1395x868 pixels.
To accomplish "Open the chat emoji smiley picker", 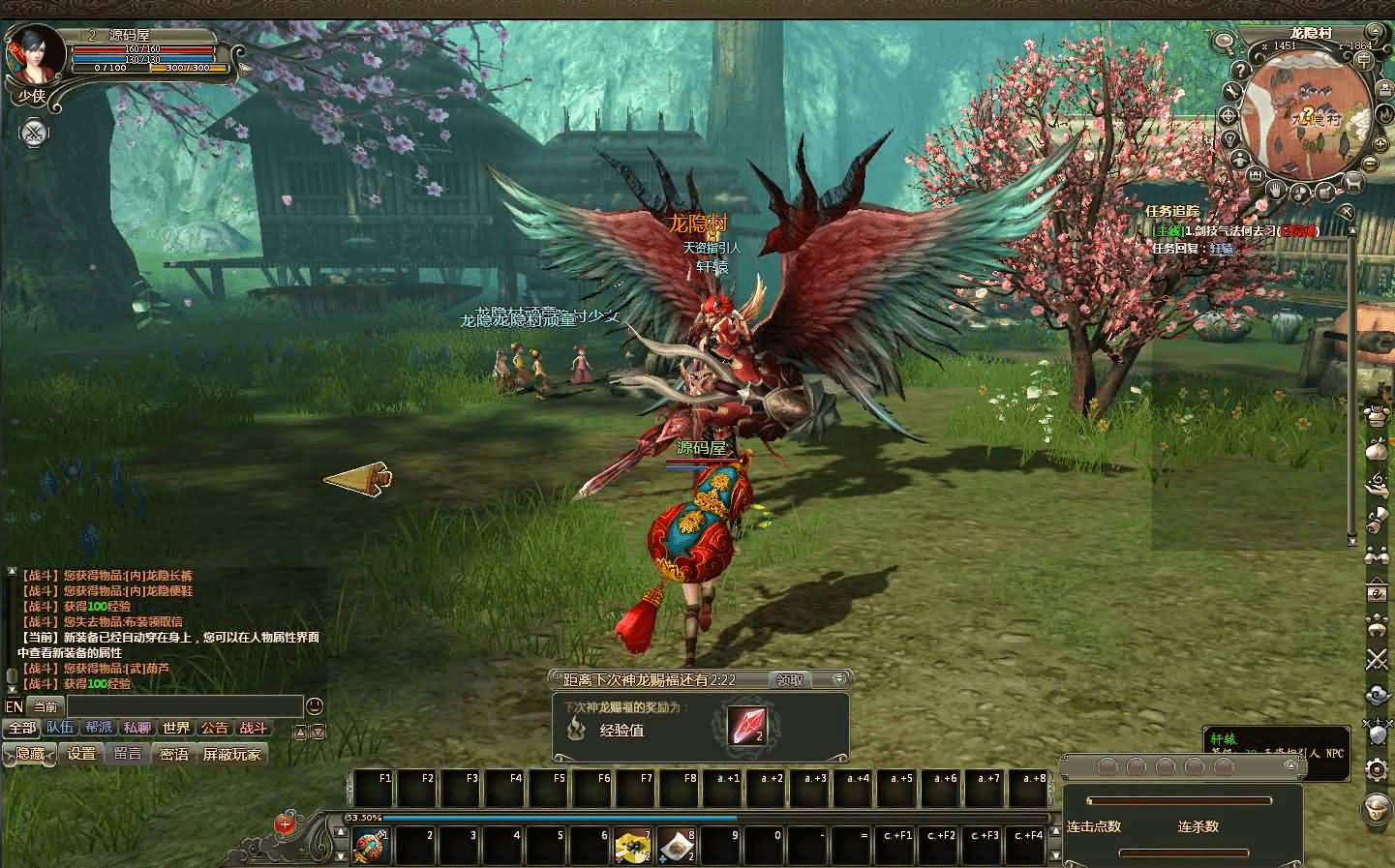I will coord(314,707).
